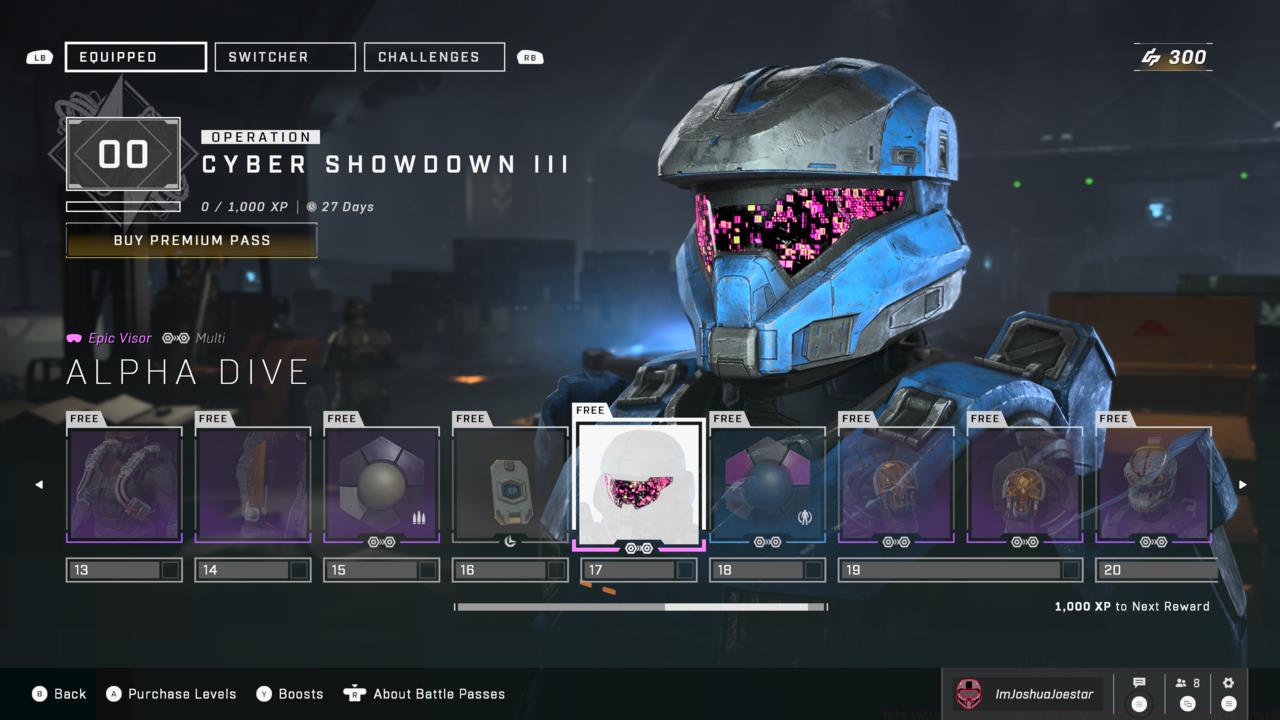
Task: Open the 300 credits balance
Action: pyautogui.click(x=1174, y=57)
